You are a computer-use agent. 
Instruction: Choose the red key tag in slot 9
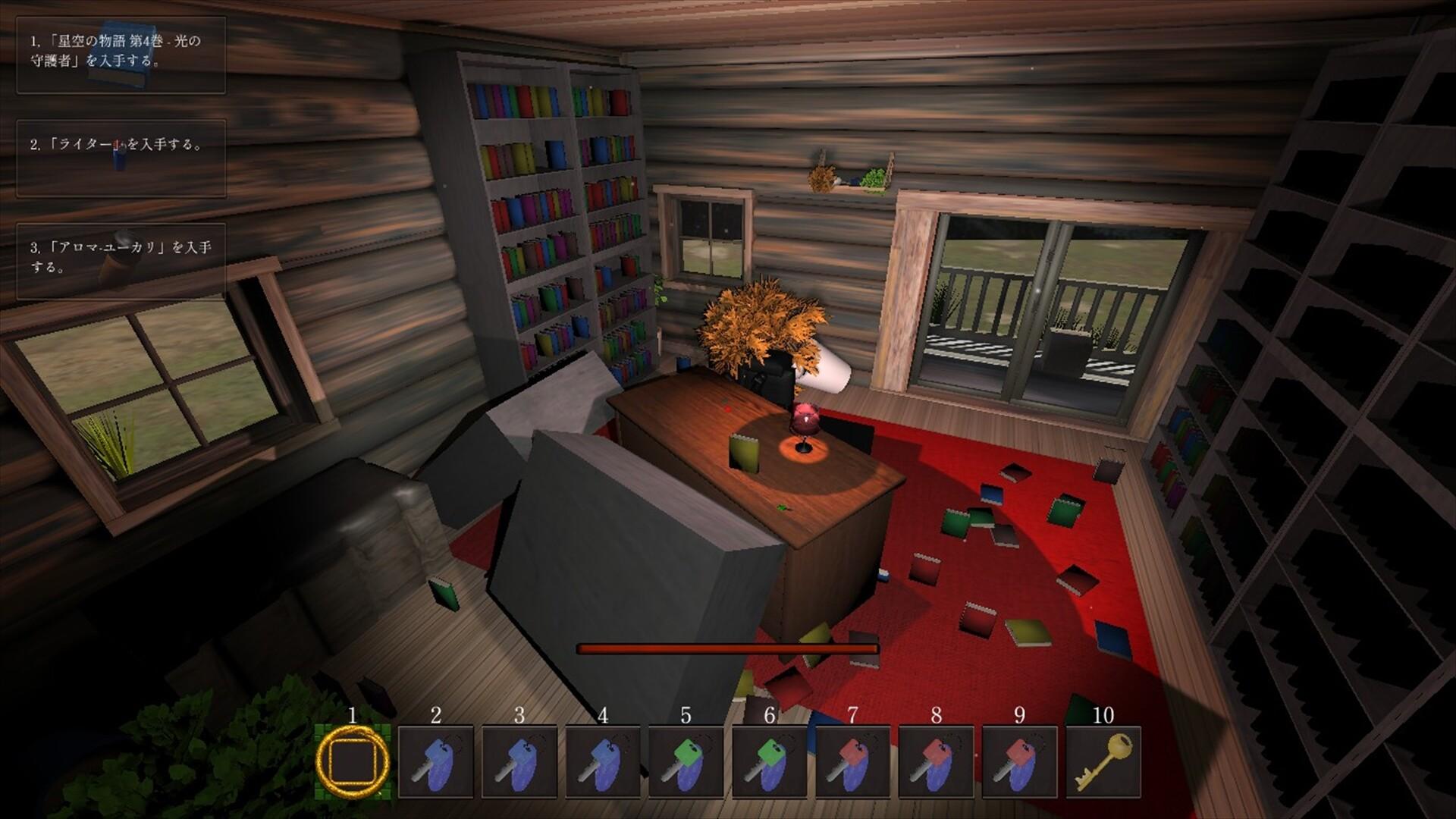pyautogui.click(x=1020, y=761)
